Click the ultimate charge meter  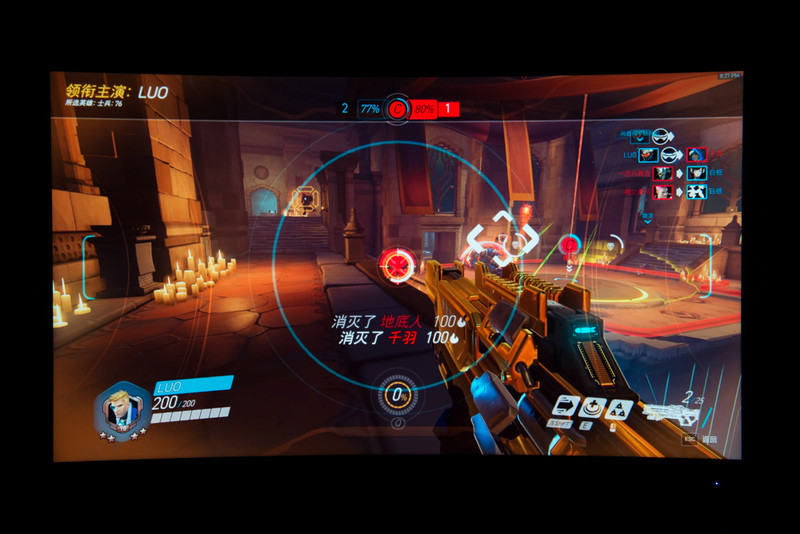tap(399, 395)
